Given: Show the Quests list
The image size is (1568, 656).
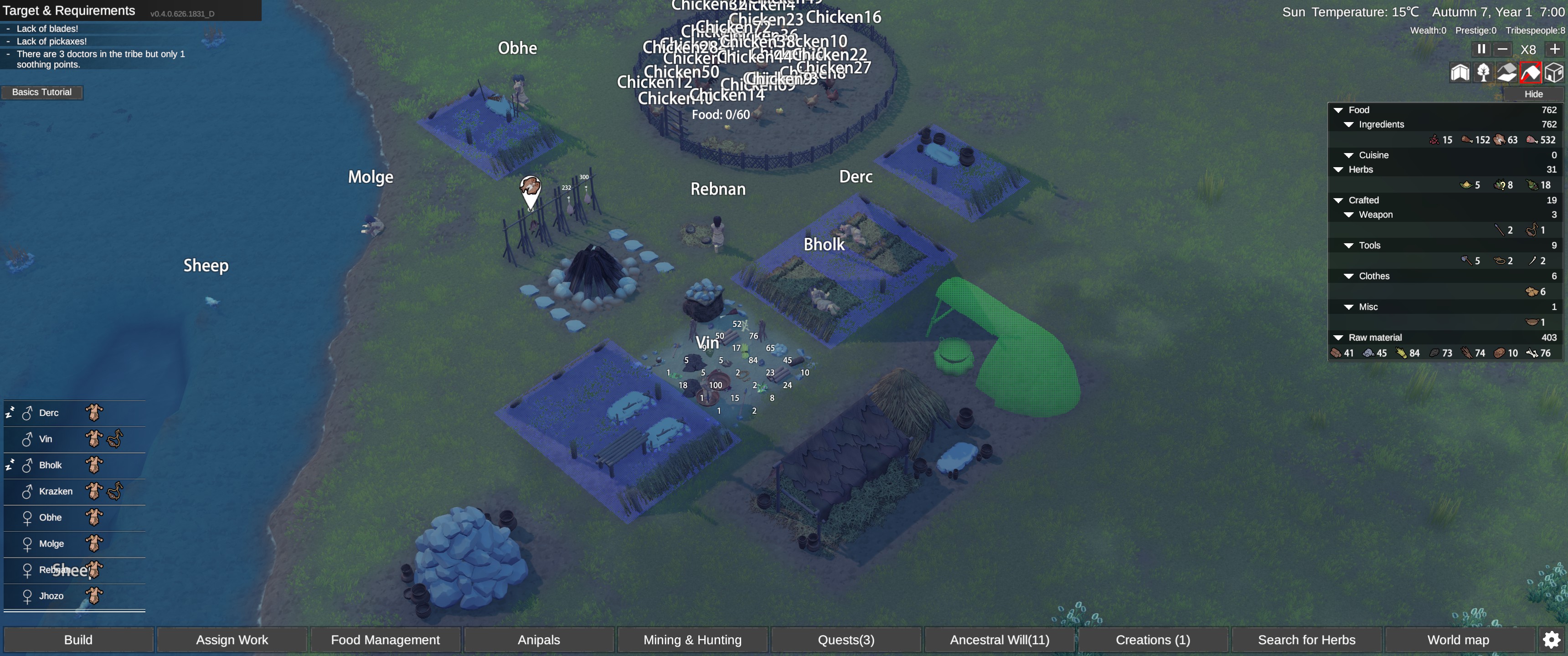Looking at the screenshot, I should click(846, 640).
